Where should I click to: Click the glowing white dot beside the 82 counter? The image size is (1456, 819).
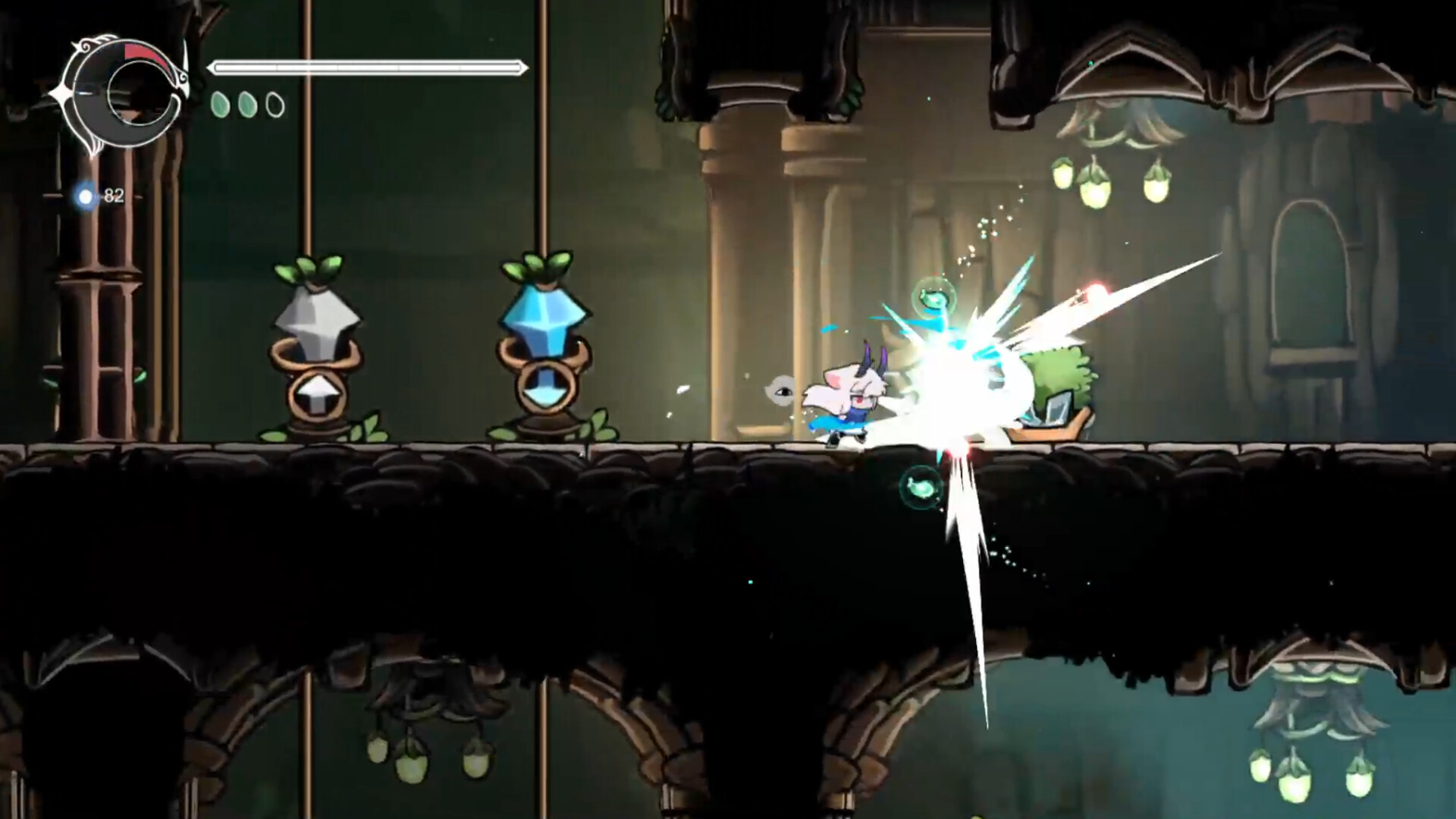pos(86,197)
